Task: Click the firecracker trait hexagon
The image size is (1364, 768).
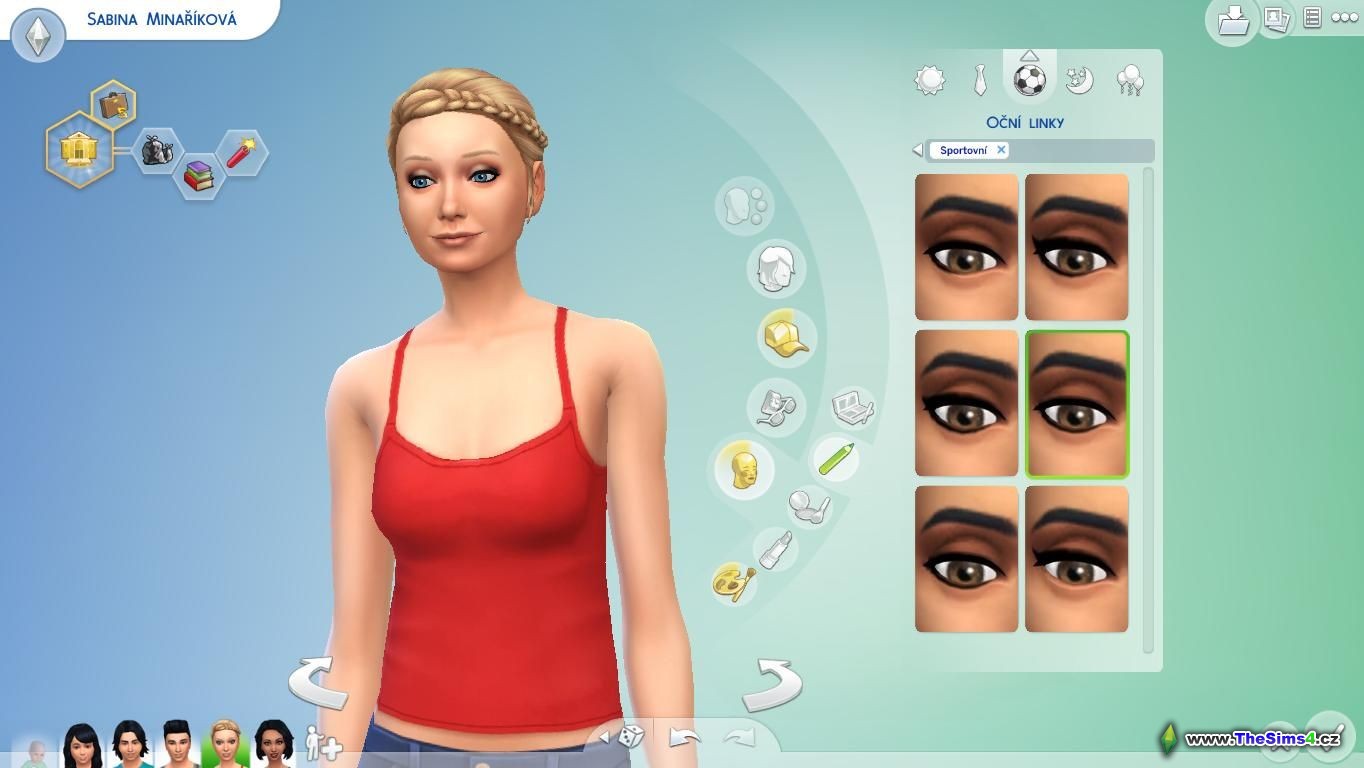Action: pos(241,153)
